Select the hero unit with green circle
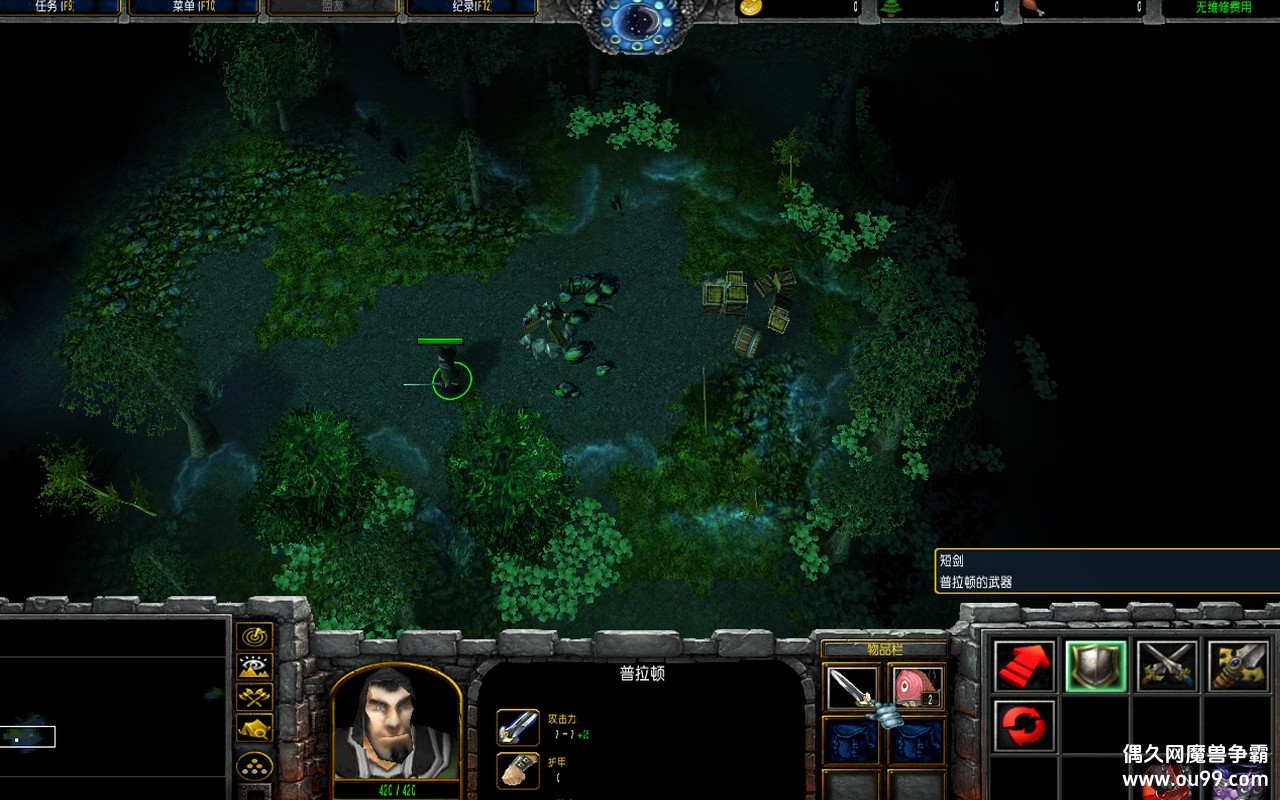The image size is (1280, 800). coord(451,376)
